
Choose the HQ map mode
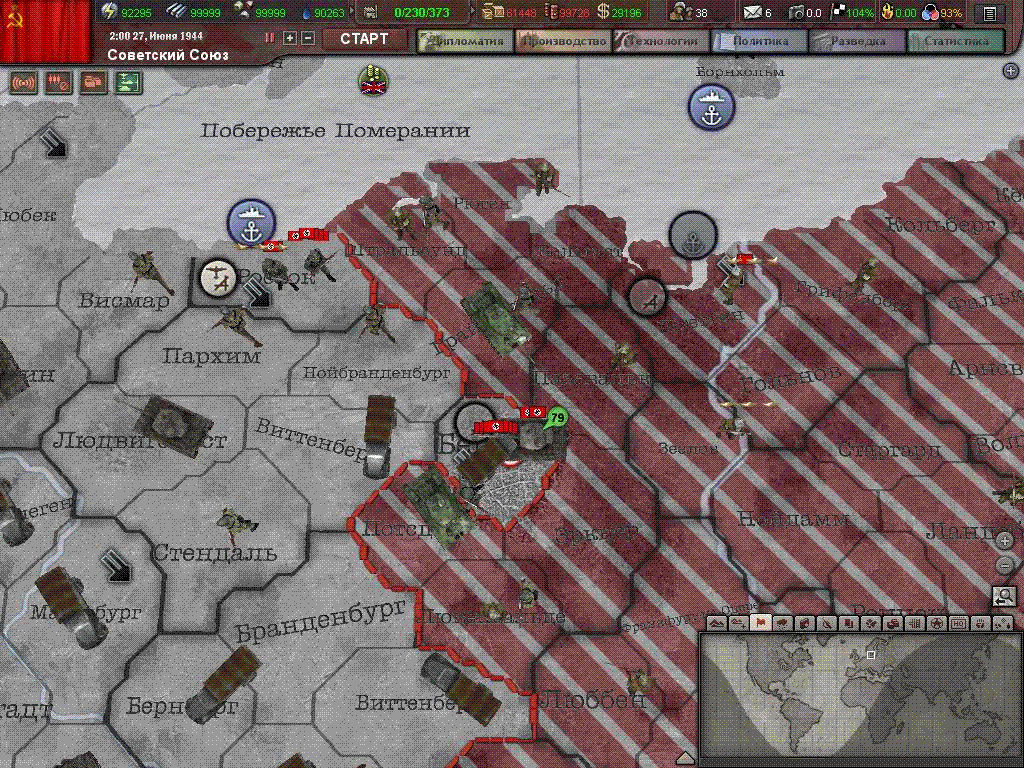[959, 623]
